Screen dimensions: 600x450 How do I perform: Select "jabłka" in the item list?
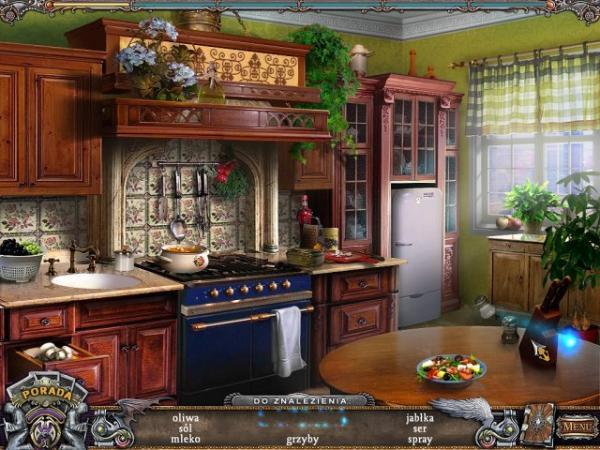(x=420, y=417)
